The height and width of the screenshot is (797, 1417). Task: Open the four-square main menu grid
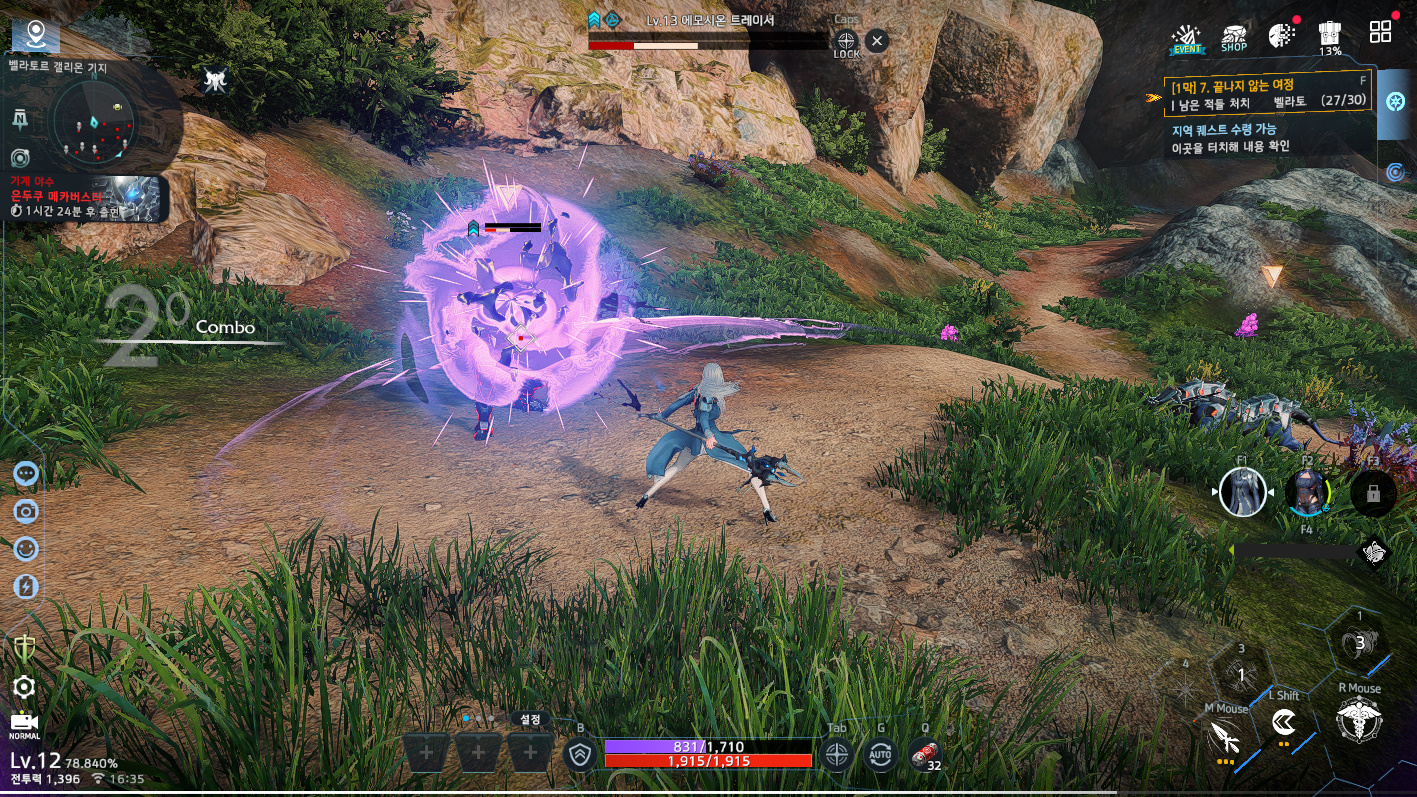pyautogui.click(x=1380, y=32)
